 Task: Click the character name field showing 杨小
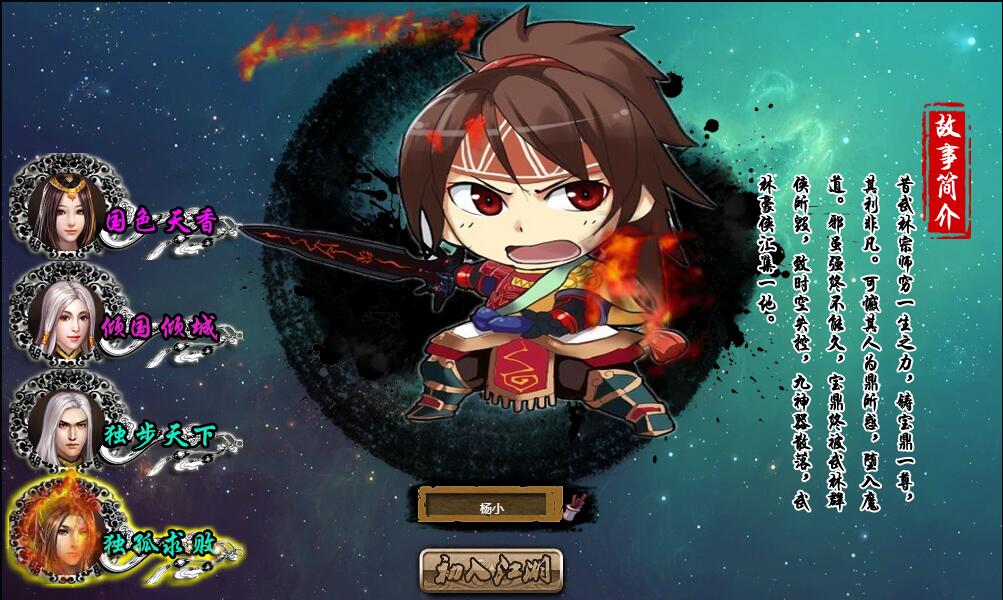coord(490,506)
